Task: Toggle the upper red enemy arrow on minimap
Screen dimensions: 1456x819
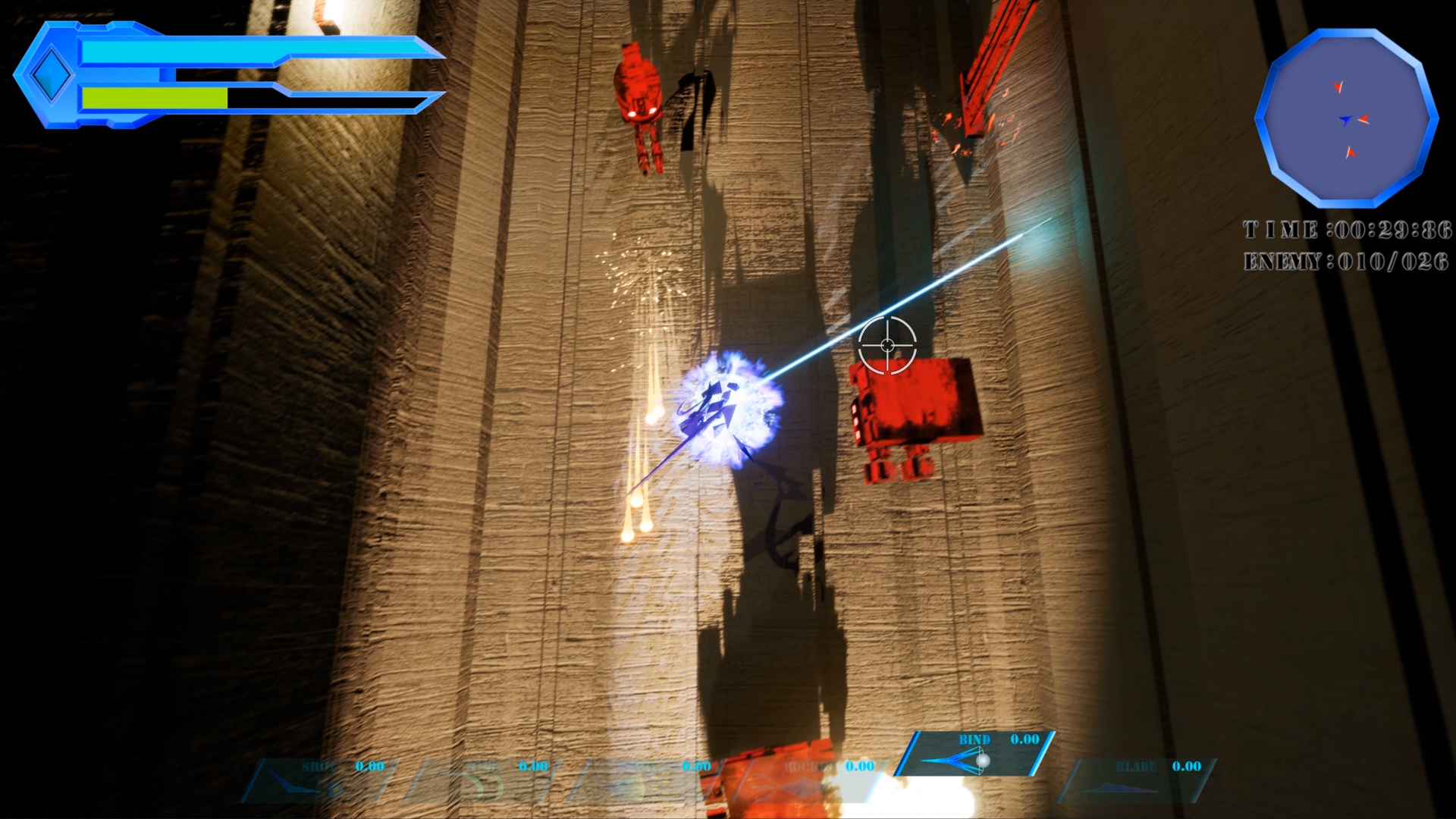Action: pos(1339,87)
